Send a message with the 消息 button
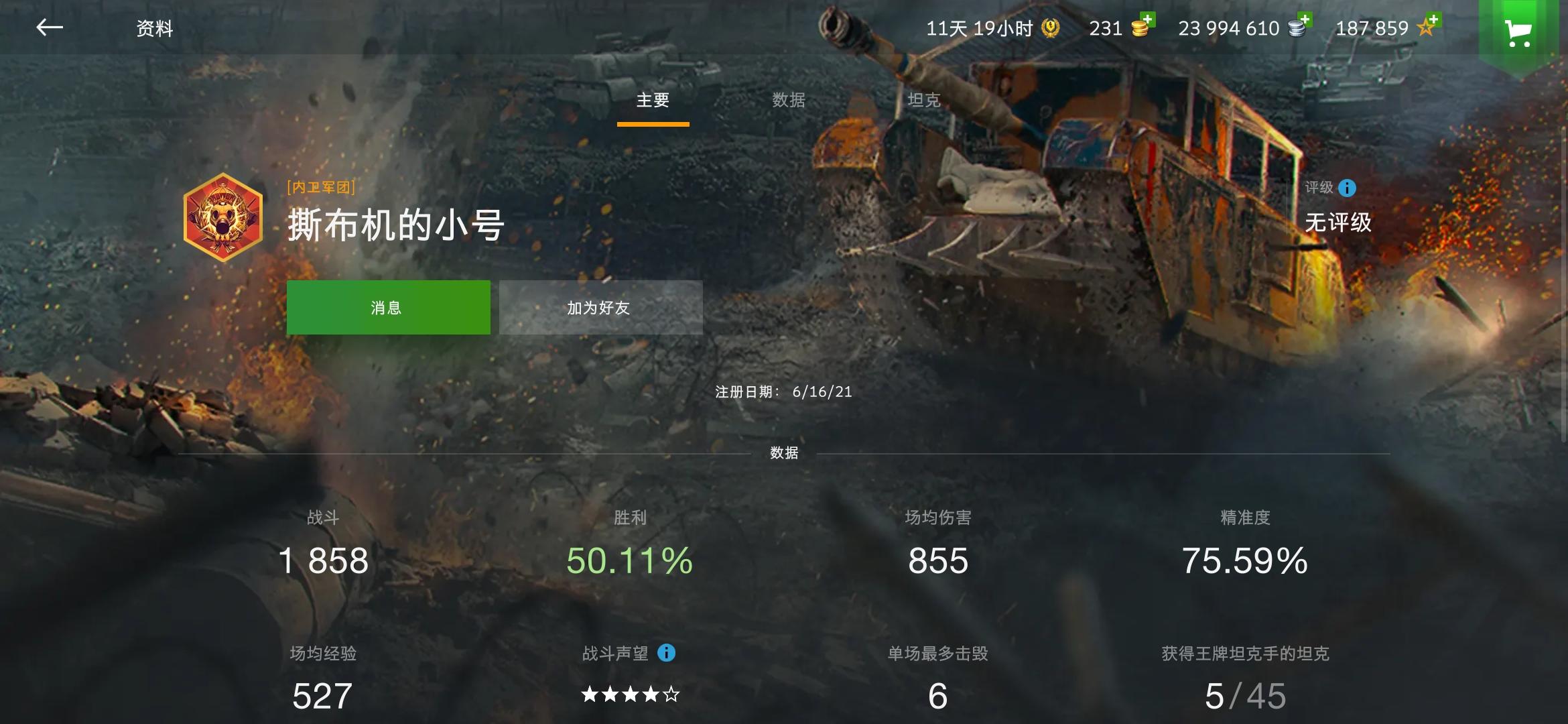The width and height of the screenshot is (1568, 724). [388, 307]
